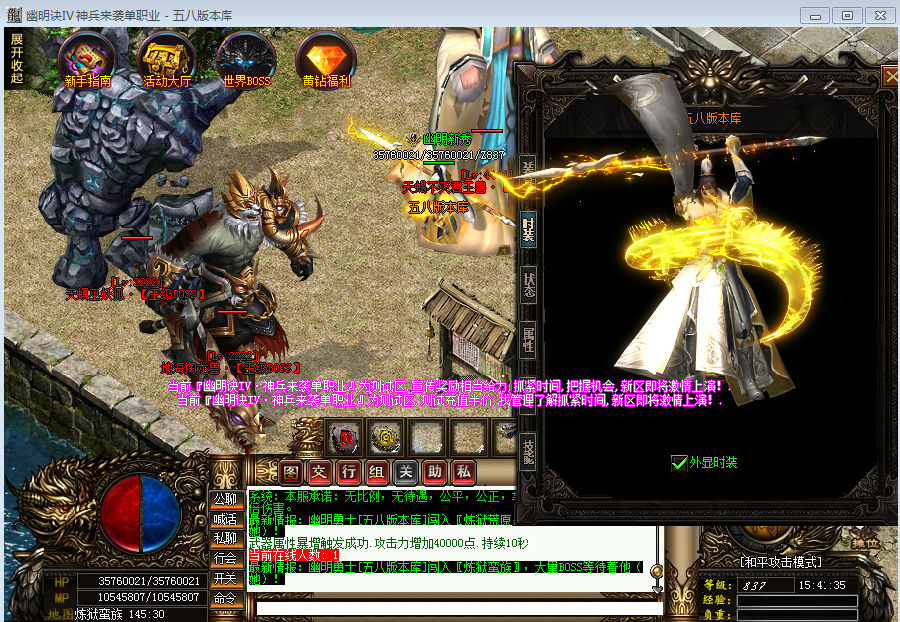Switch to the 时装 fashion tab

528,229
